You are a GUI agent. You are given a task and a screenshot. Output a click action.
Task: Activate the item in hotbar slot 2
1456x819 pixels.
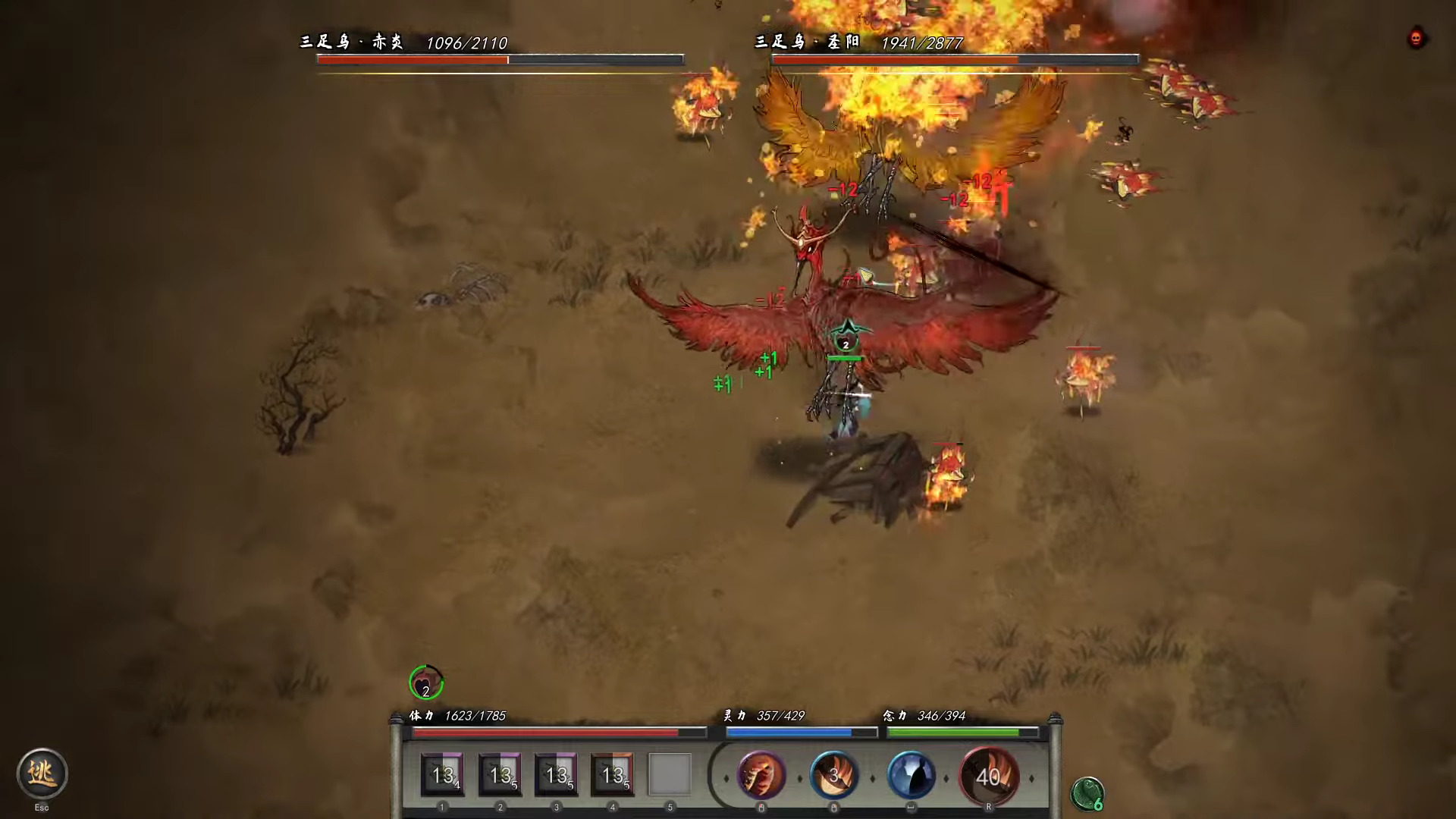[499, 775]
